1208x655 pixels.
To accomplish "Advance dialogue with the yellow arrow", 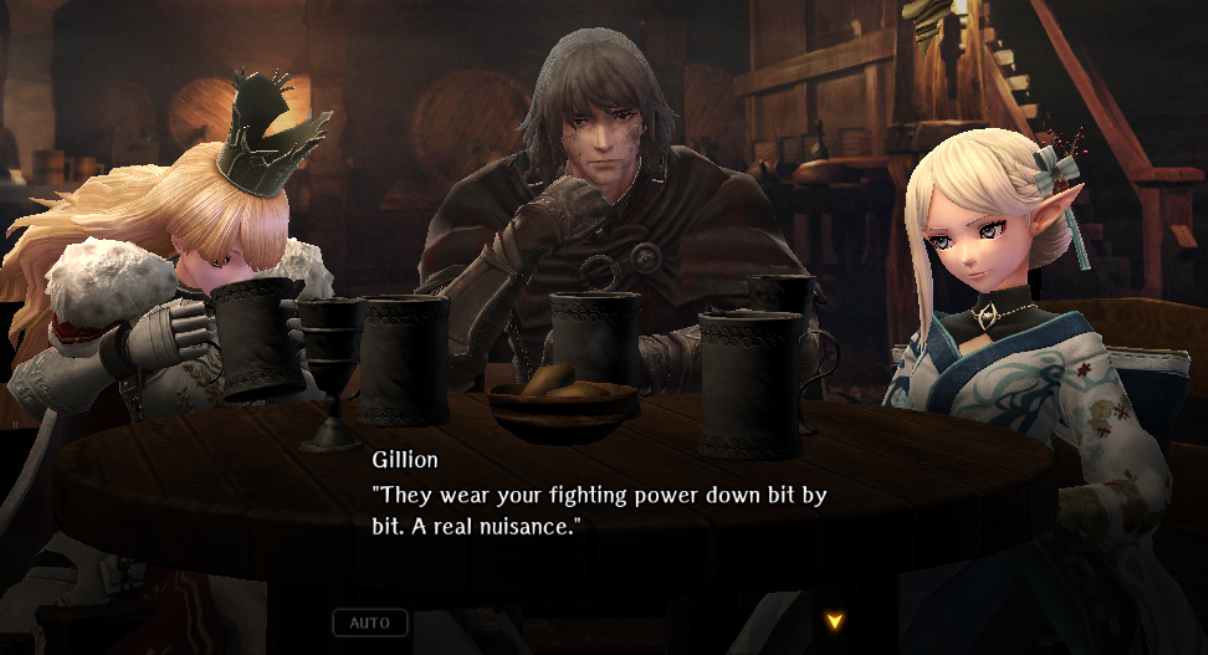I will pyautogui.click(x=834, y=621).
